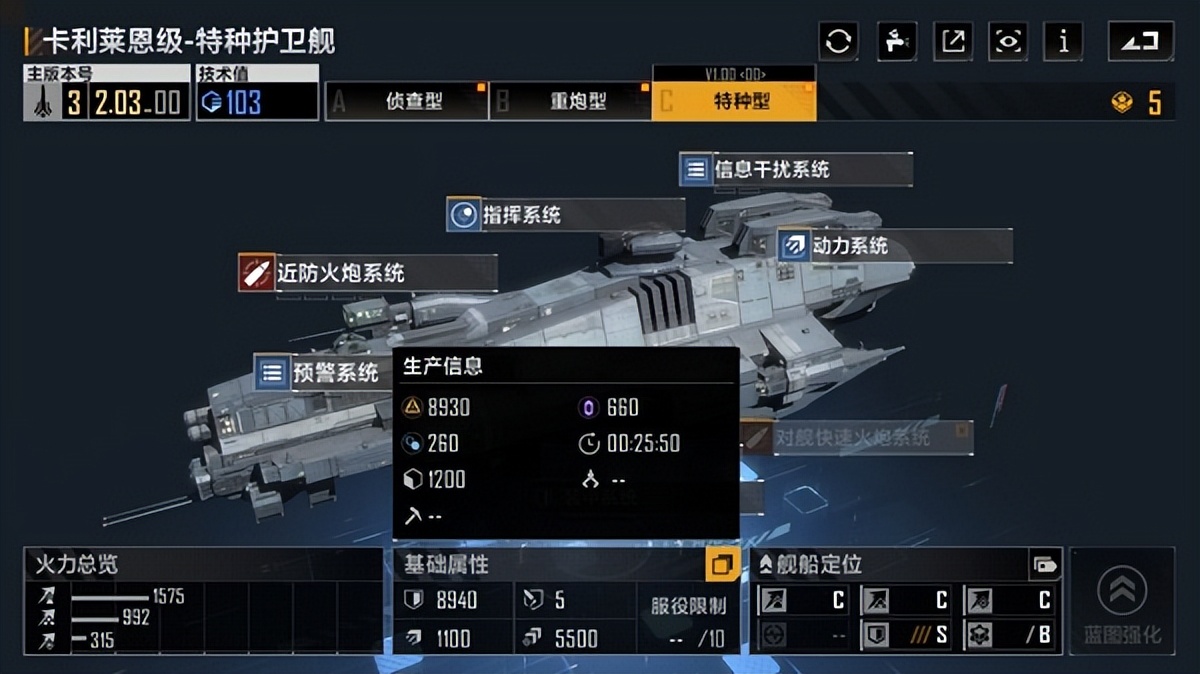Open the share export arrow icon
This screenshot has width=1200, height=674.
point(953,41)
